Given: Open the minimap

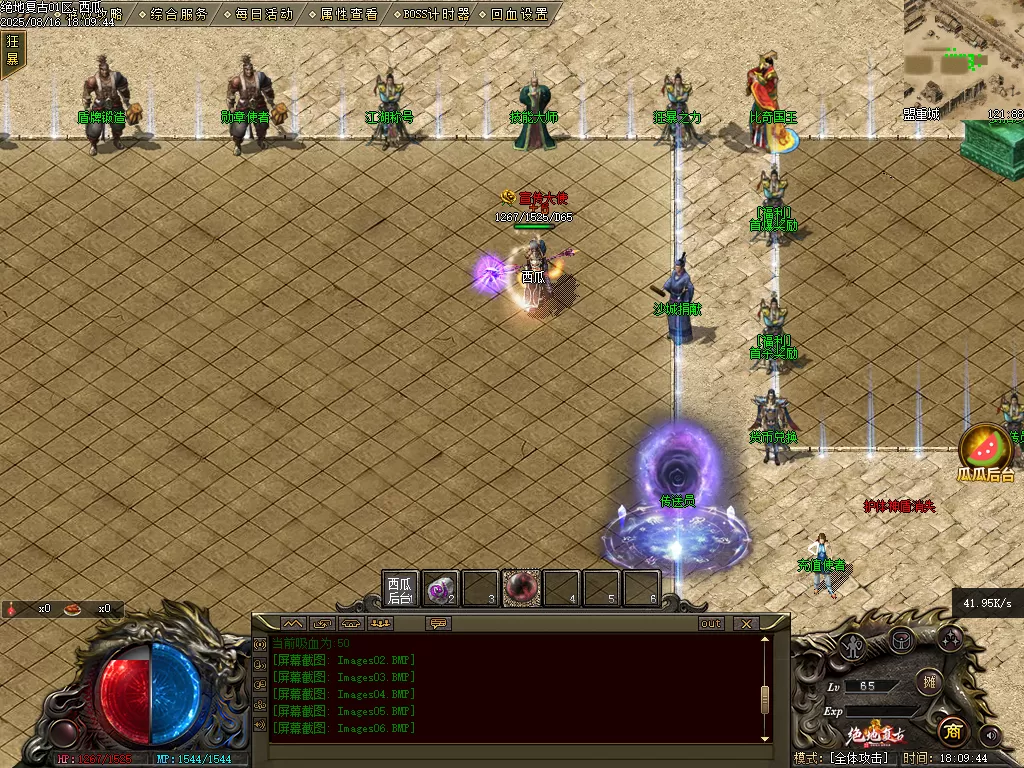Looking at the screenshot, I should tap(962, 55).
